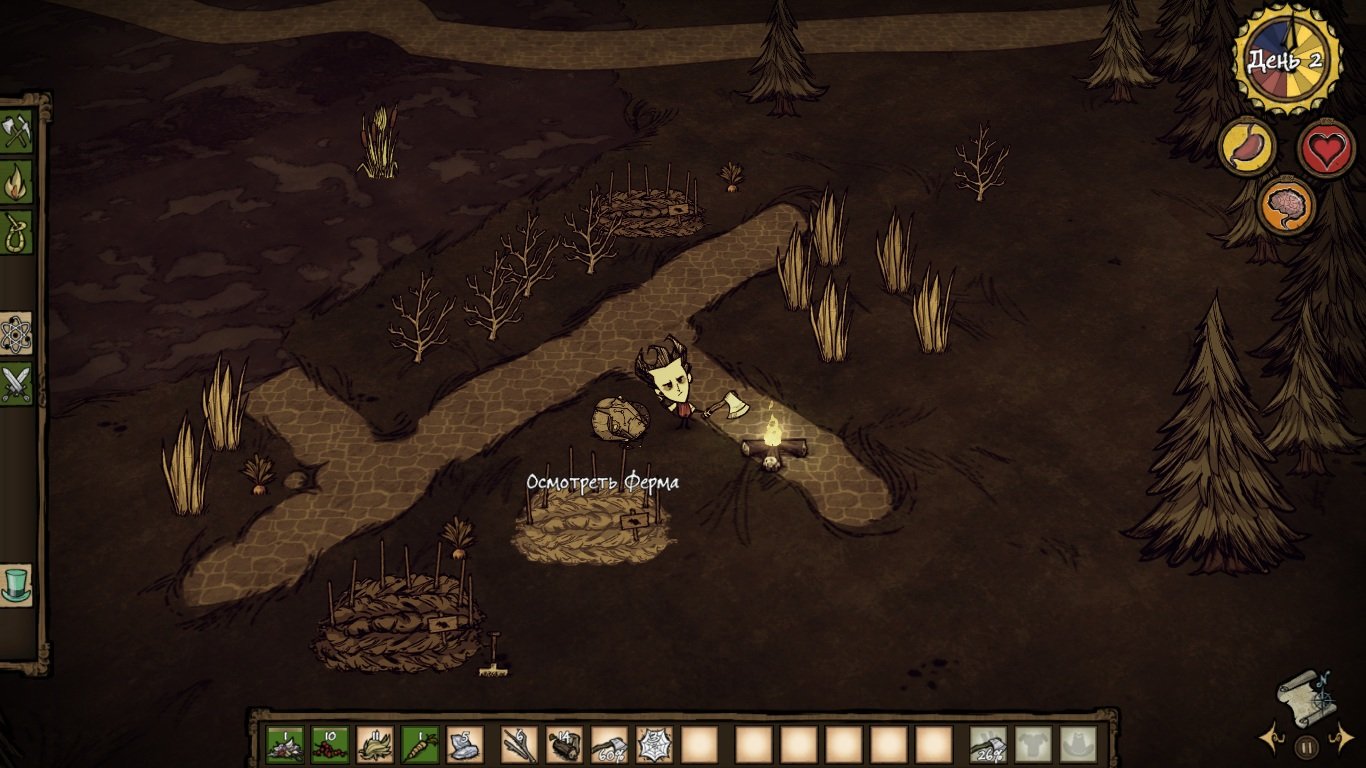Pause the game
This screenshot has width=1366, height=768.
[x=1306, y=746]
